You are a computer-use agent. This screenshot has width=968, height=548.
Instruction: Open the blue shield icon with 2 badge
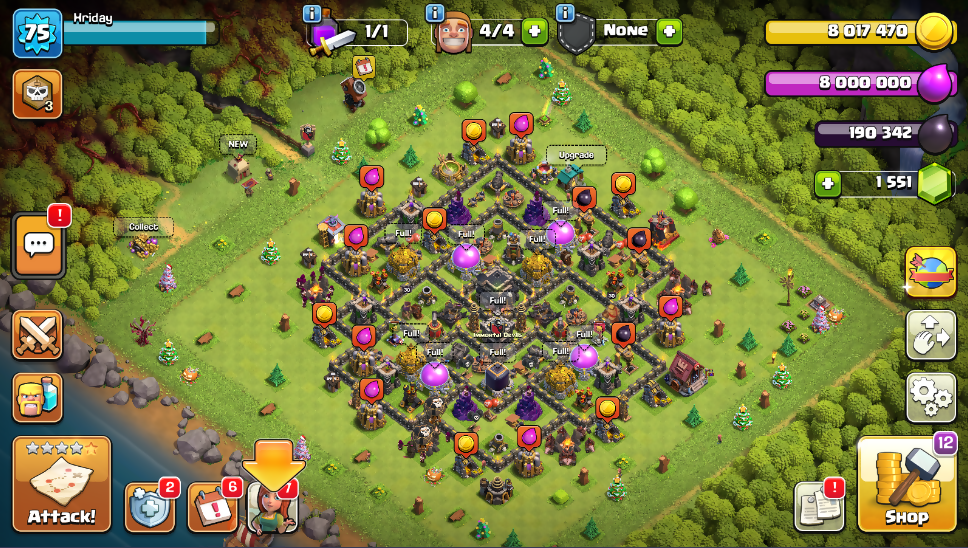[149, 507]
